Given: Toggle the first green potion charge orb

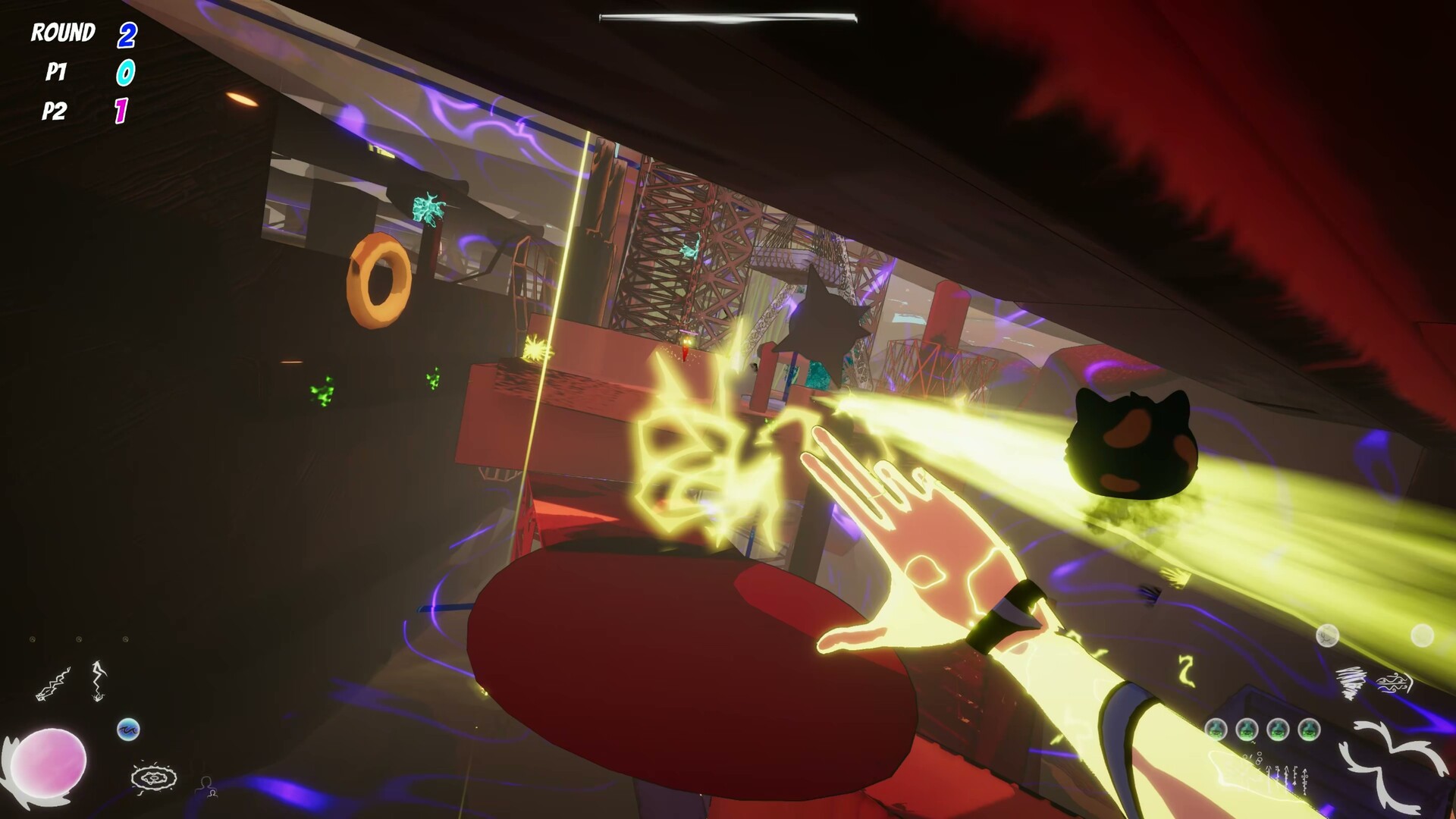Looking at the screenshot, I should click(x=1216, y=730).
